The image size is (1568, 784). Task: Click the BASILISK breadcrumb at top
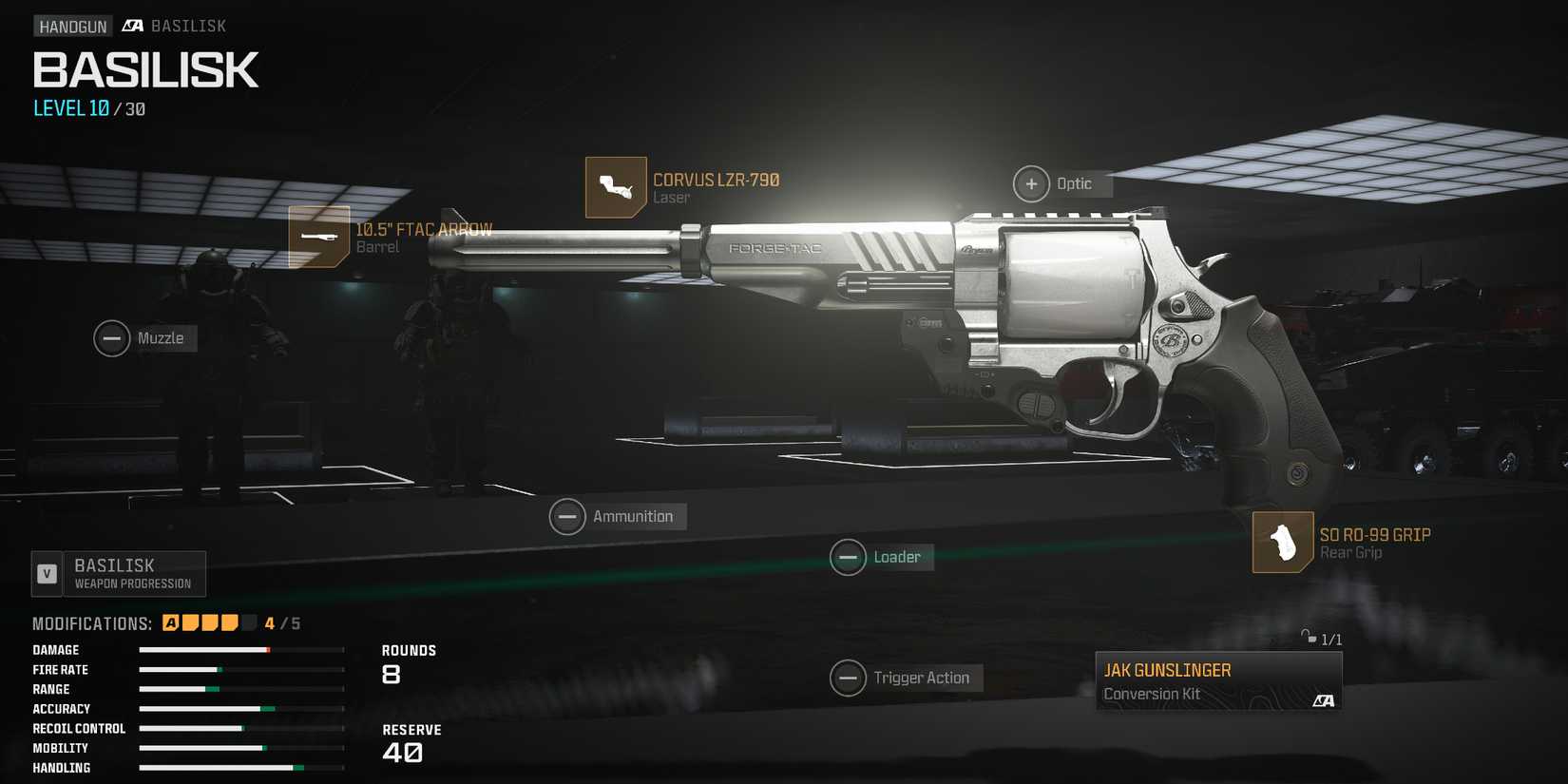pos(189,26)
